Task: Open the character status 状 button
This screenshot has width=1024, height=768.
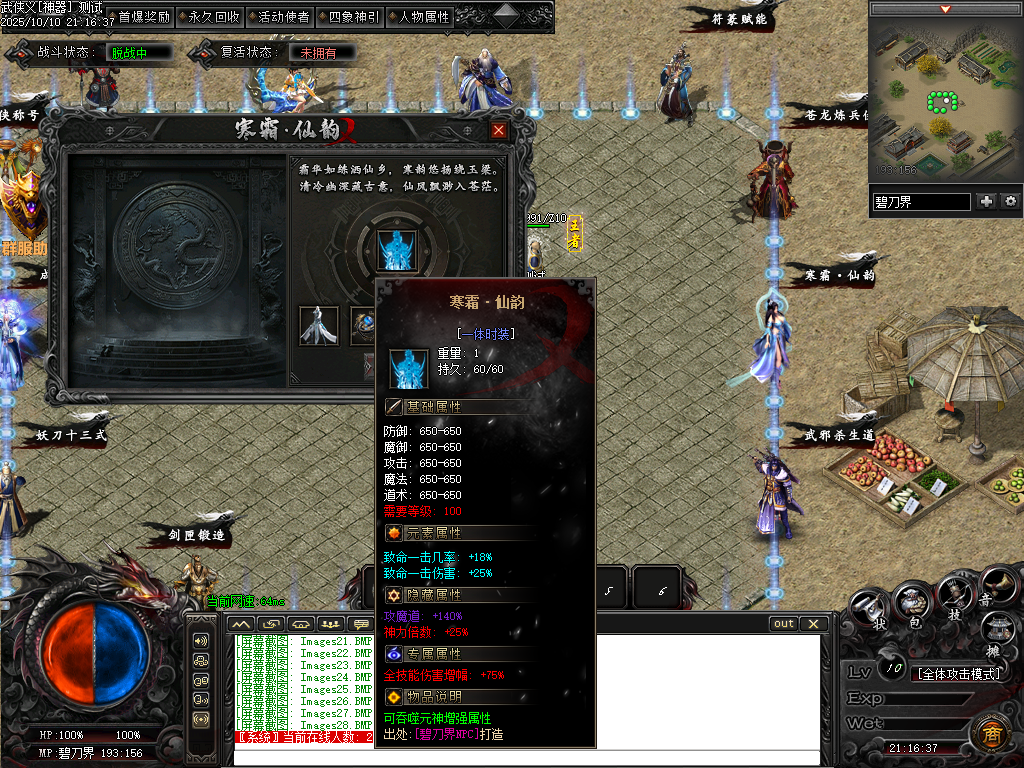Action: [869, 606]
